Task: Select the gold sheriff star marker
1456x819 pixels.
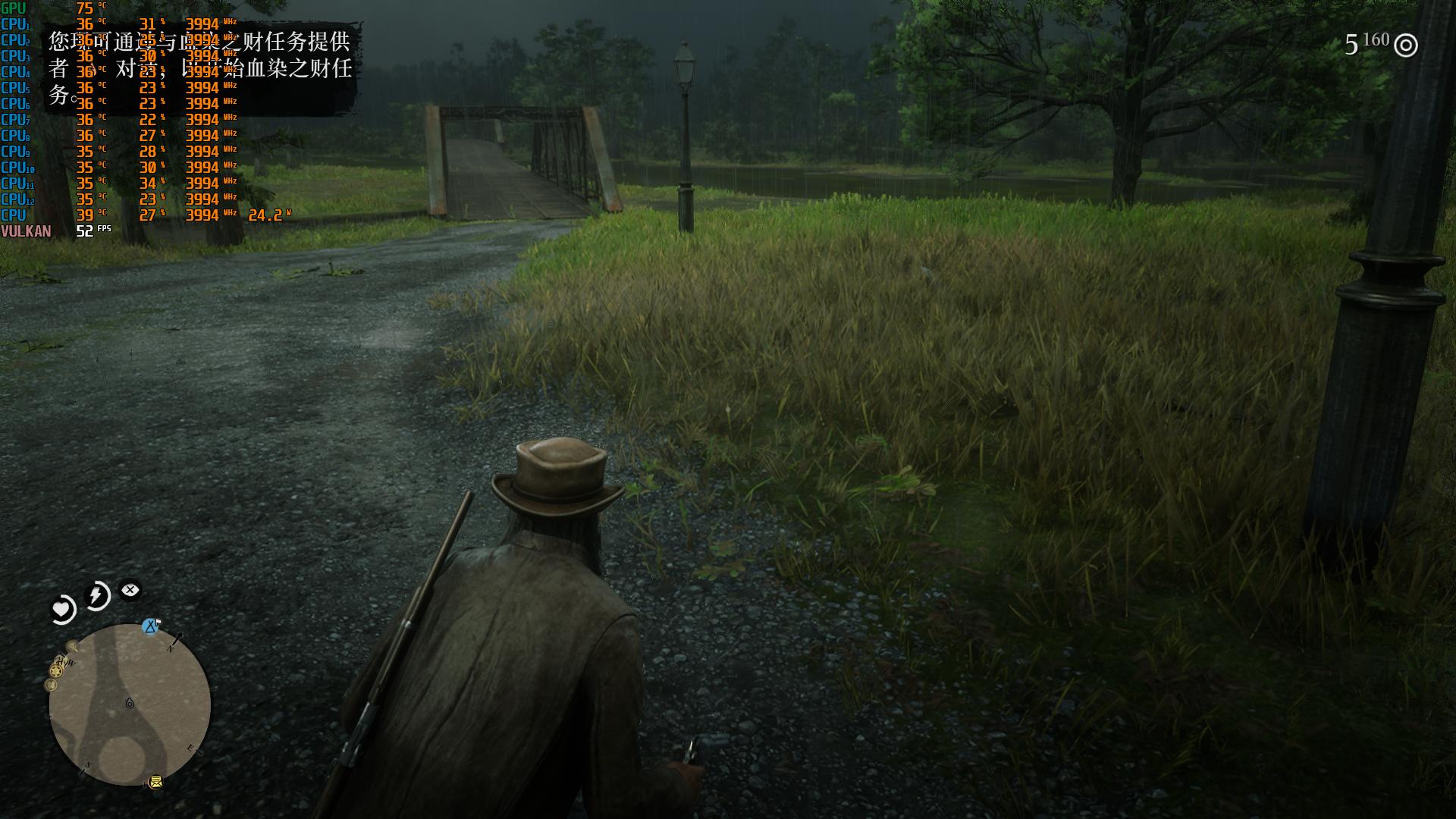Action: click(x=56, y=670)
